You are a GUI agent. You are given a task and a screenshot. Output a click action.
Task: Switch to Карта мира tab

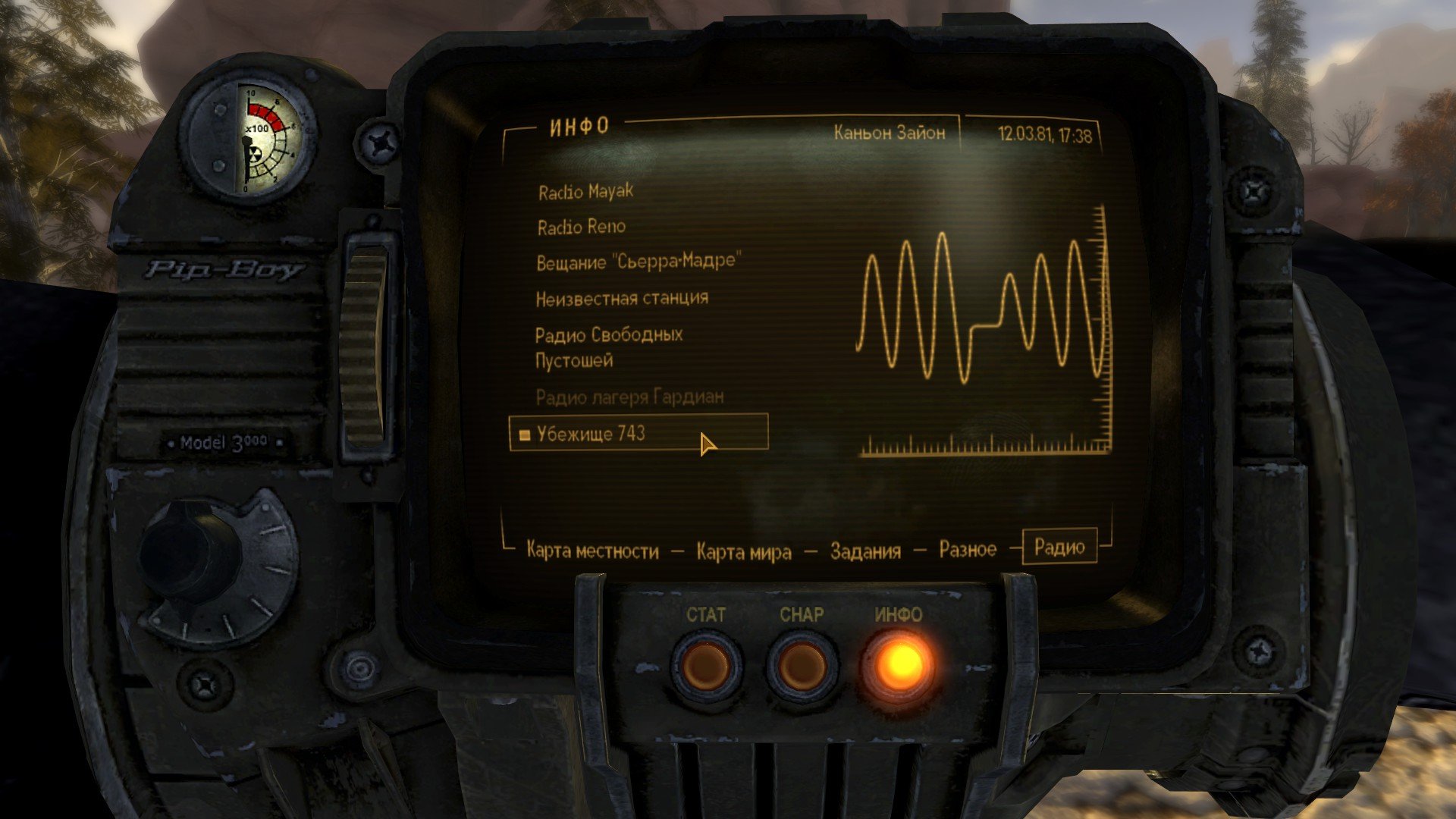[x=743, y=551]
